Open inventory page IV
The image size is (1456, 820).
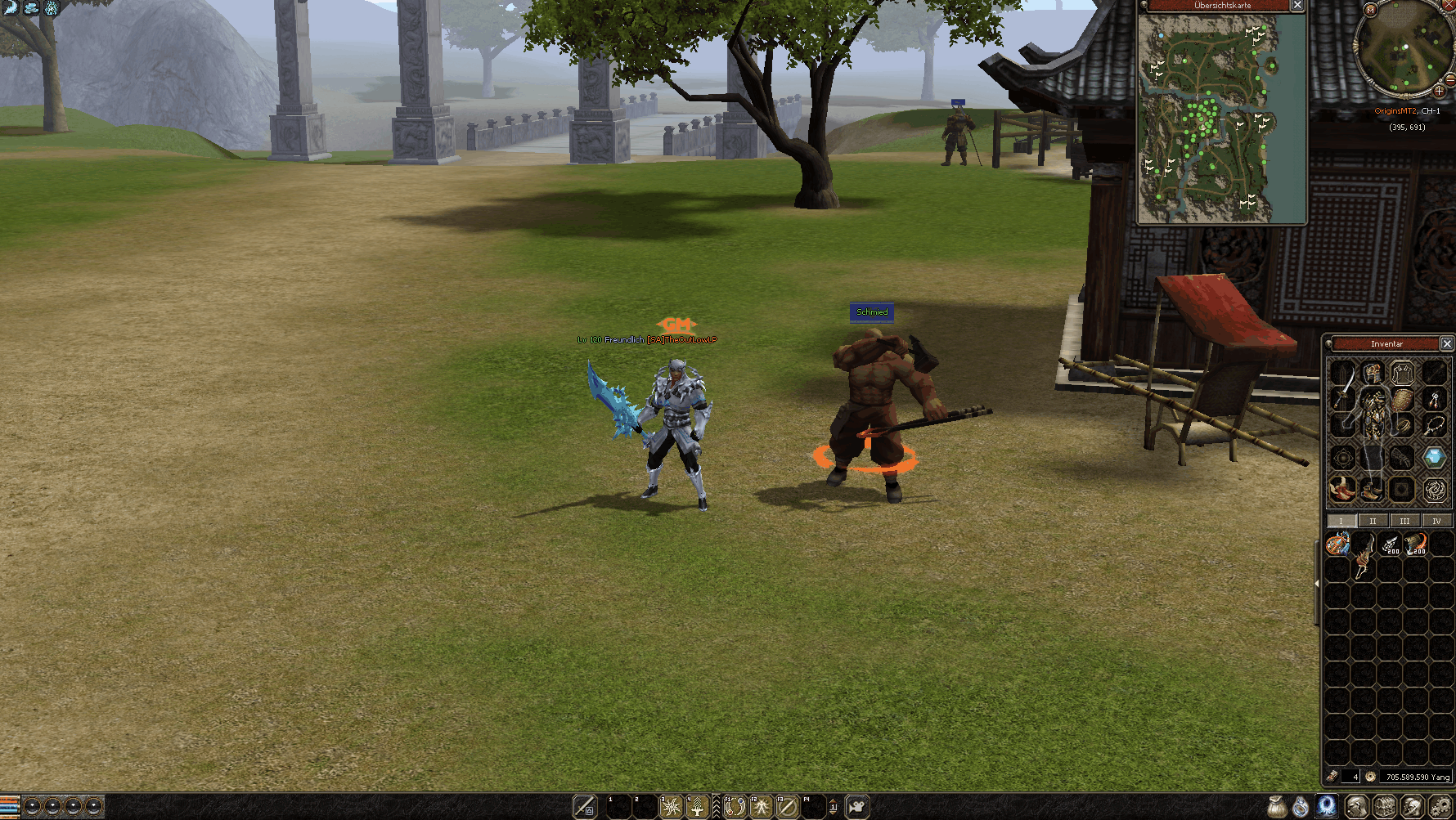click(1436, 521)
